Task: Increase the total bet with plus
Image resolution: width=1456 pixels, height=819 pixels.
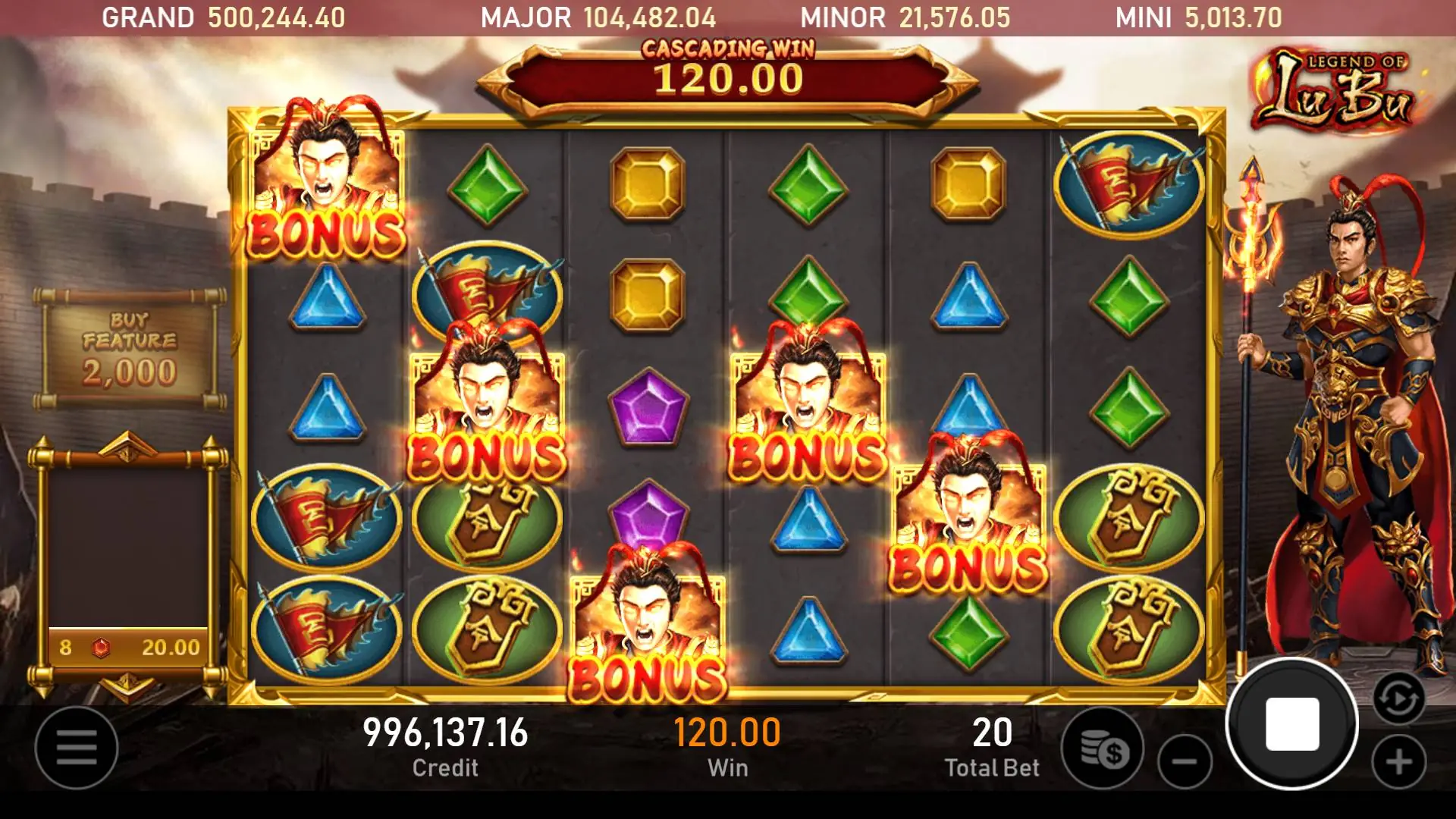Action: pyautogui.click(x=1399, y=761)
